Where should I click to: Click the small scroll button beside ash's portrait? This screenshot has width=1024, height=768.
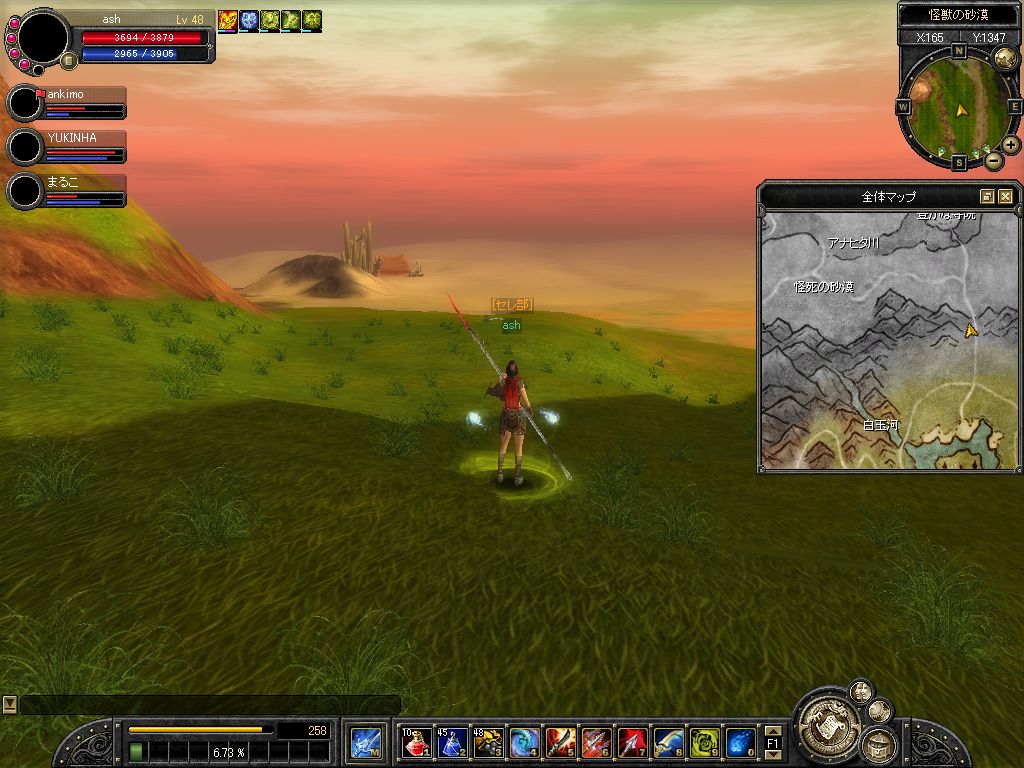tap(69, 60)
